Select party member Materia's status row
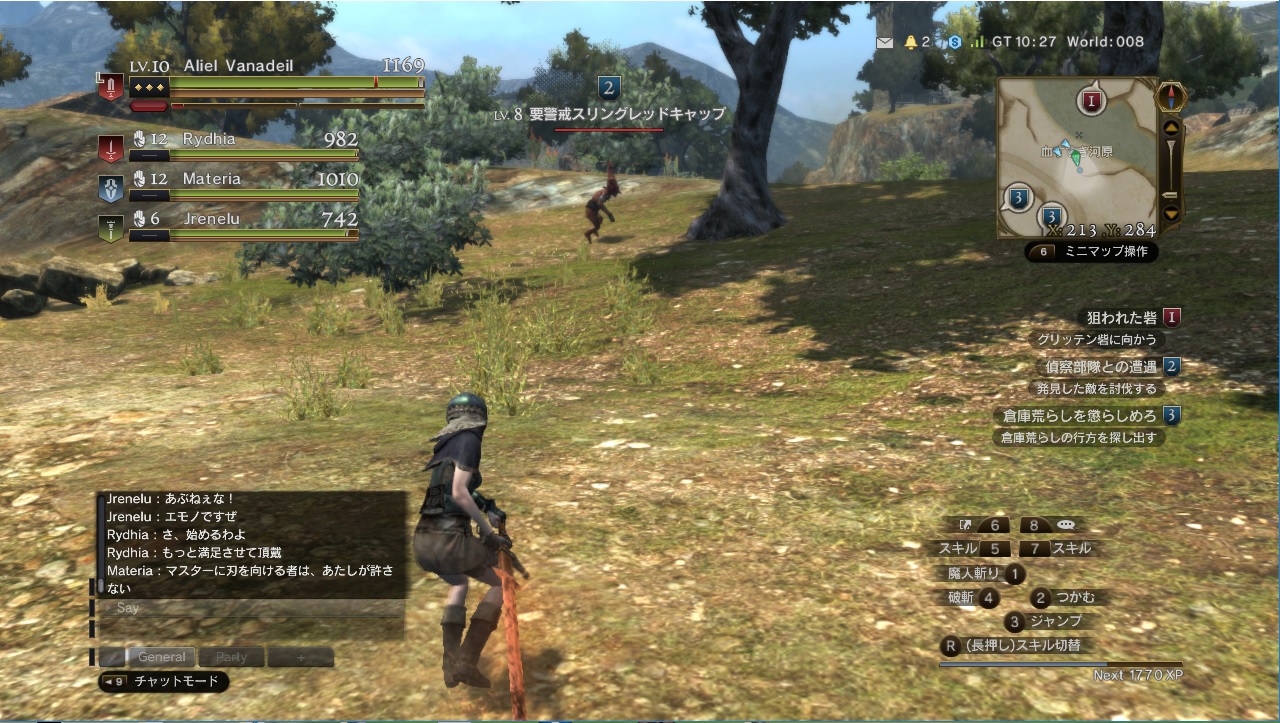The image size is (1280, 723). pyautogui.click(x=230, y=186)
